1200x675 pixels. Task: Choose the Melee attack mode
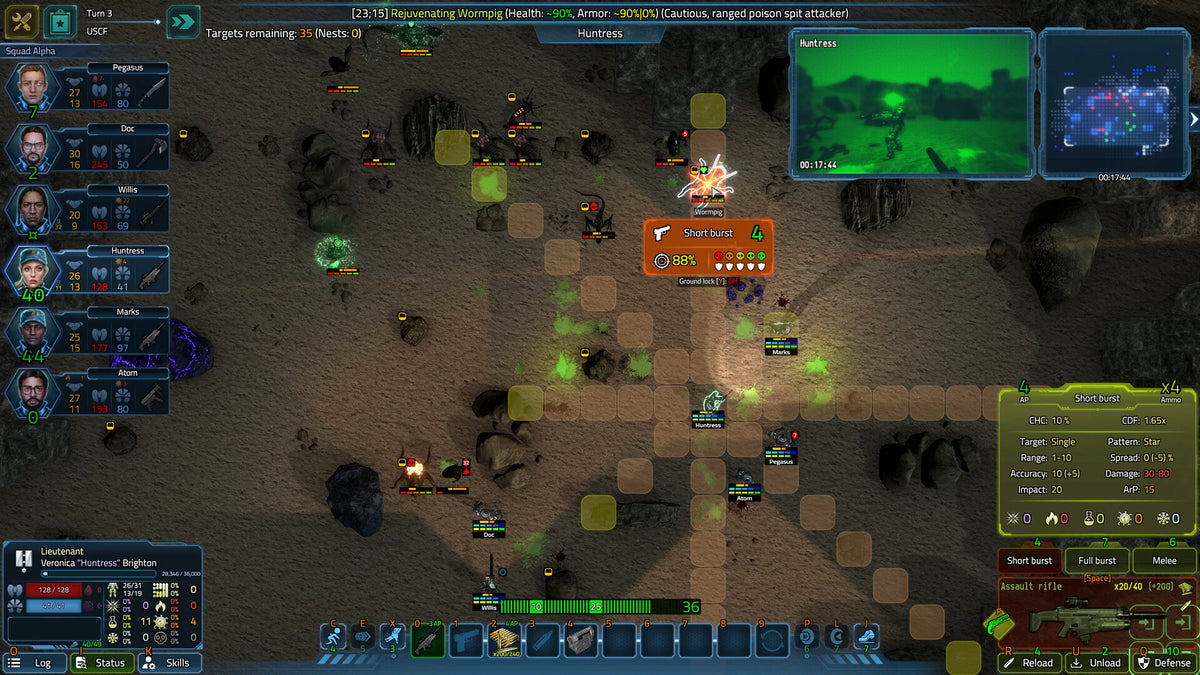(x=1164, y=561)
